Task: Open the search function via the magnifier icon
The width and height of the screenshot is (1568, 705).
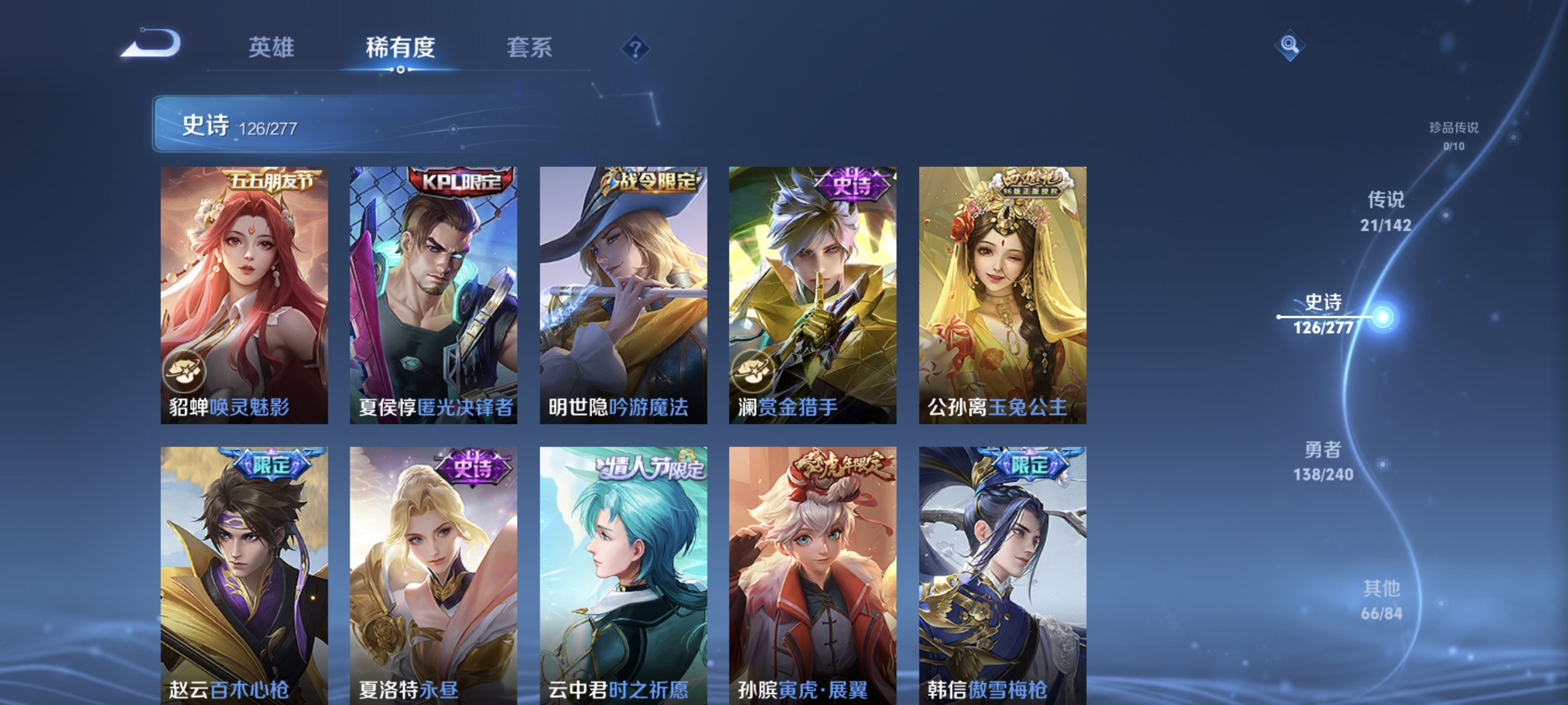Action: tap(1290, 45)
